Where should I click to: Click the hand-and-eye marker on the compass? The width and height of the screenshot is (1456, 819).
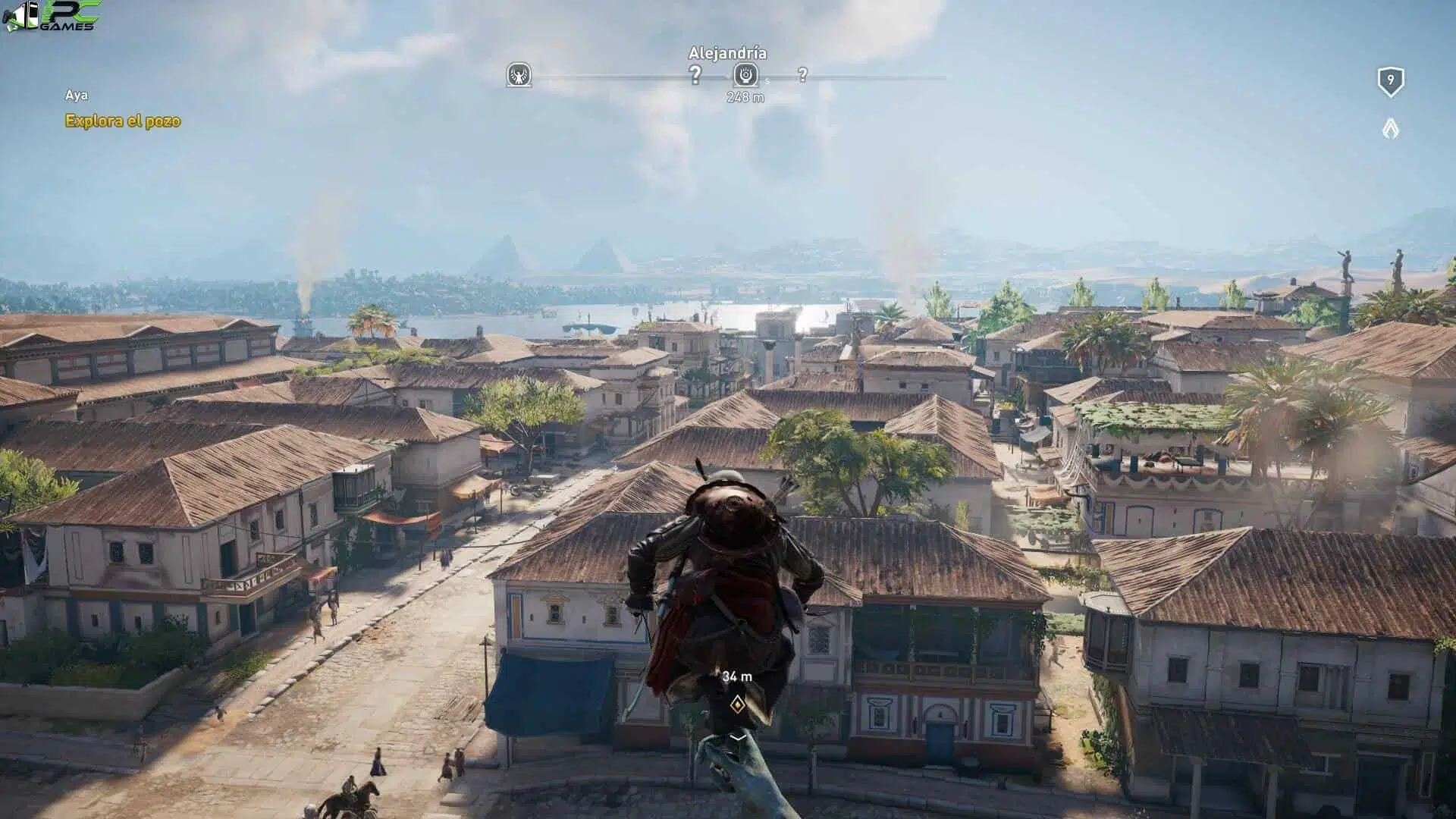pos(746,74)
